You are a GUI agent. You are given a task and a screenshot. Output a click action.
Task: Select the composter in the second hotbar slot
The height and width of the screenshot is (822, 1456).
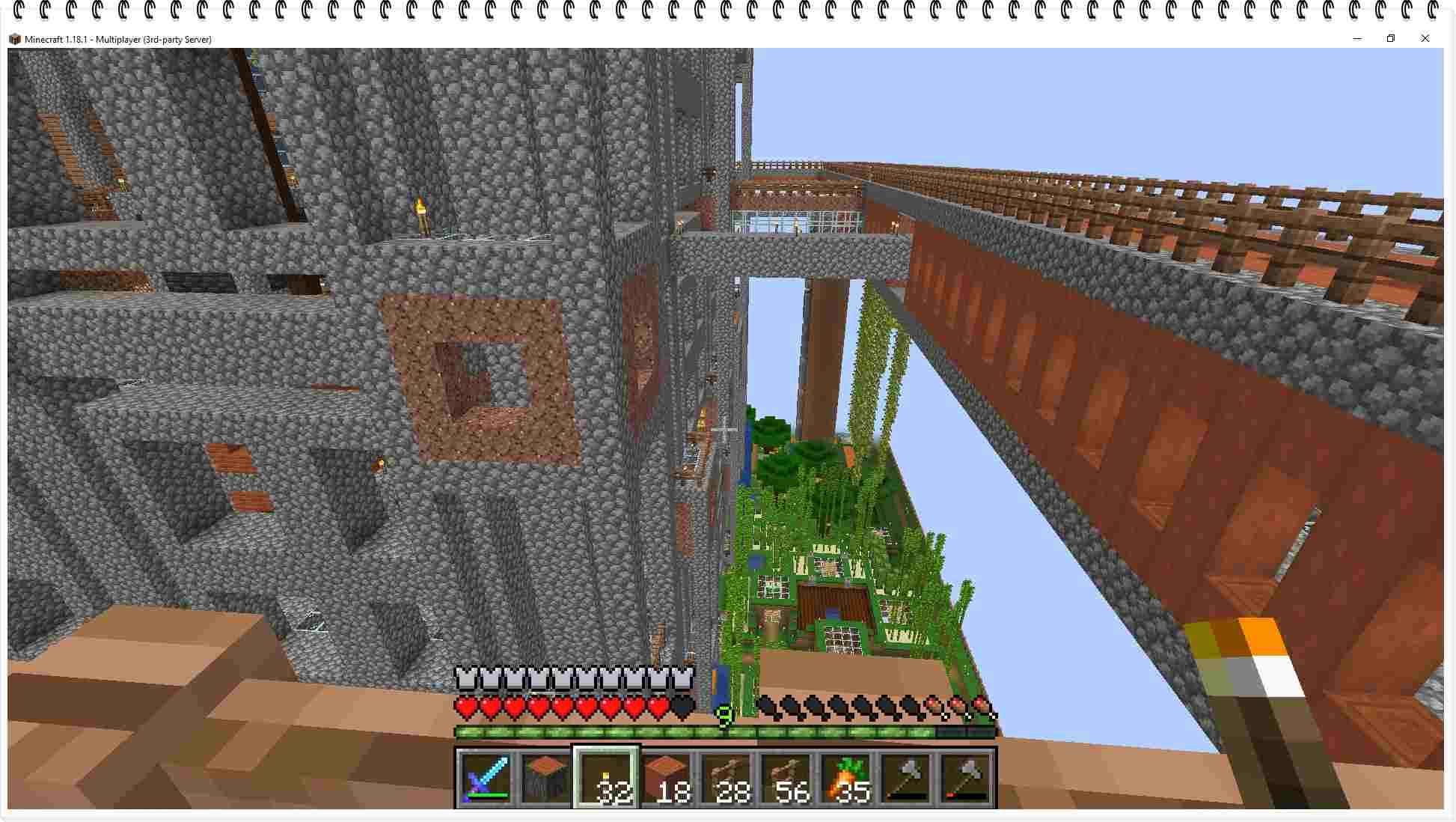tap(546, 779)
